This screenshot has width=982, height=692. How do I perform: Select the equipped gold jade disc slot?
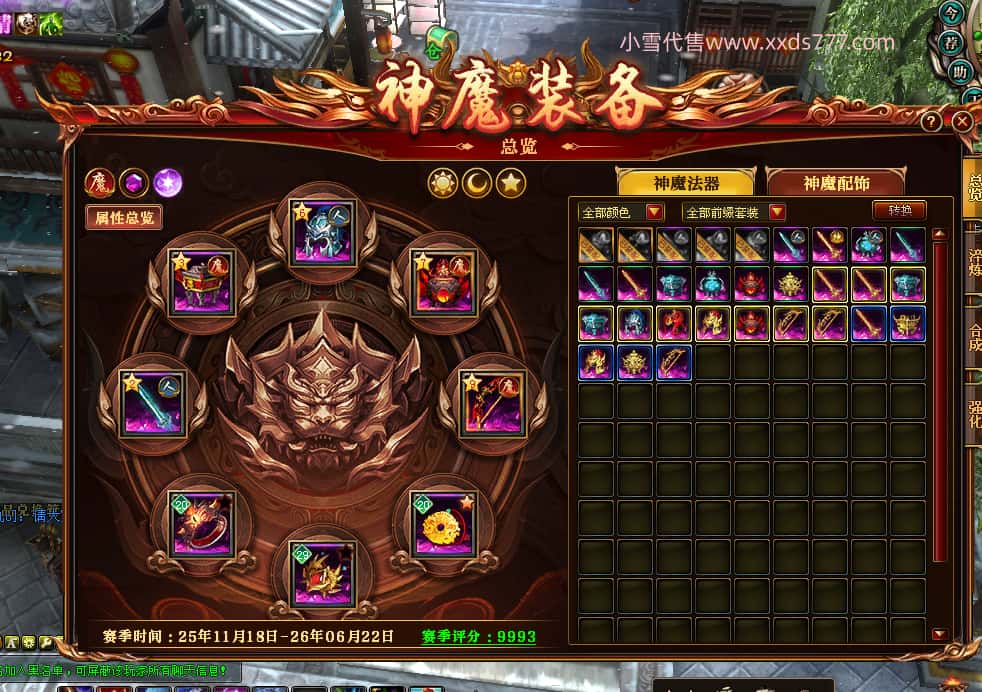pos(444,523)
